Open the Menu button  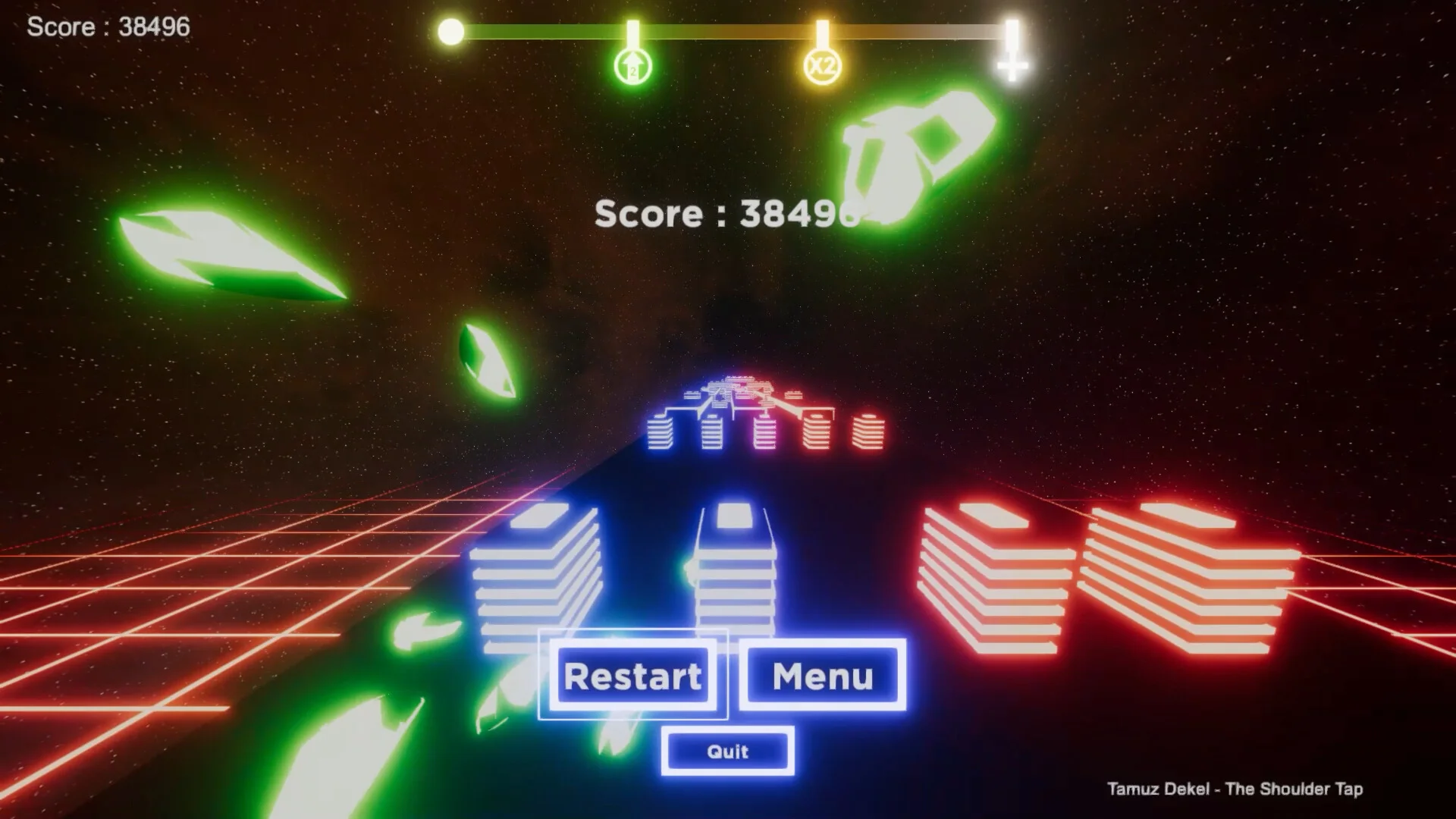coord(823,676)
